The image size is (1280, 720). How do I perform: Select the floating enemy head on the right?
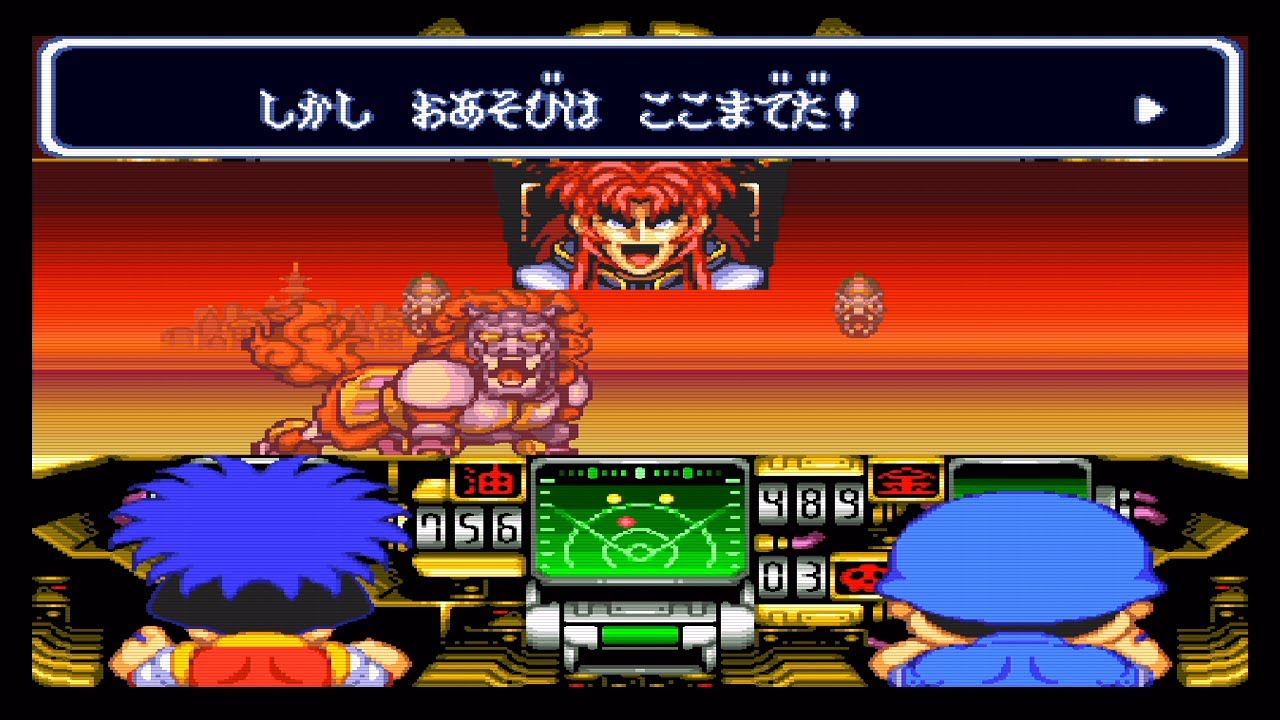pos(858,305)
